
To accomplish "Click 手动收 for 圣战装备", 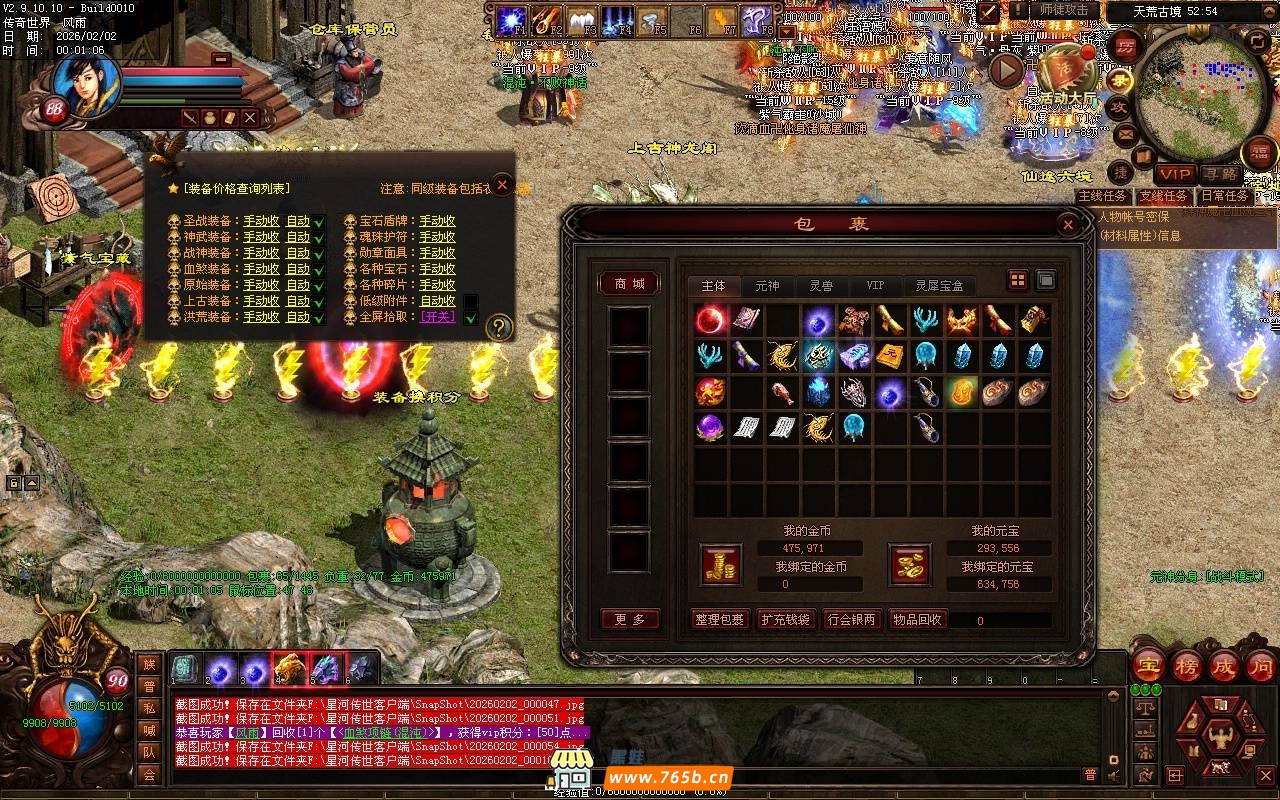I will coord(261,221).
